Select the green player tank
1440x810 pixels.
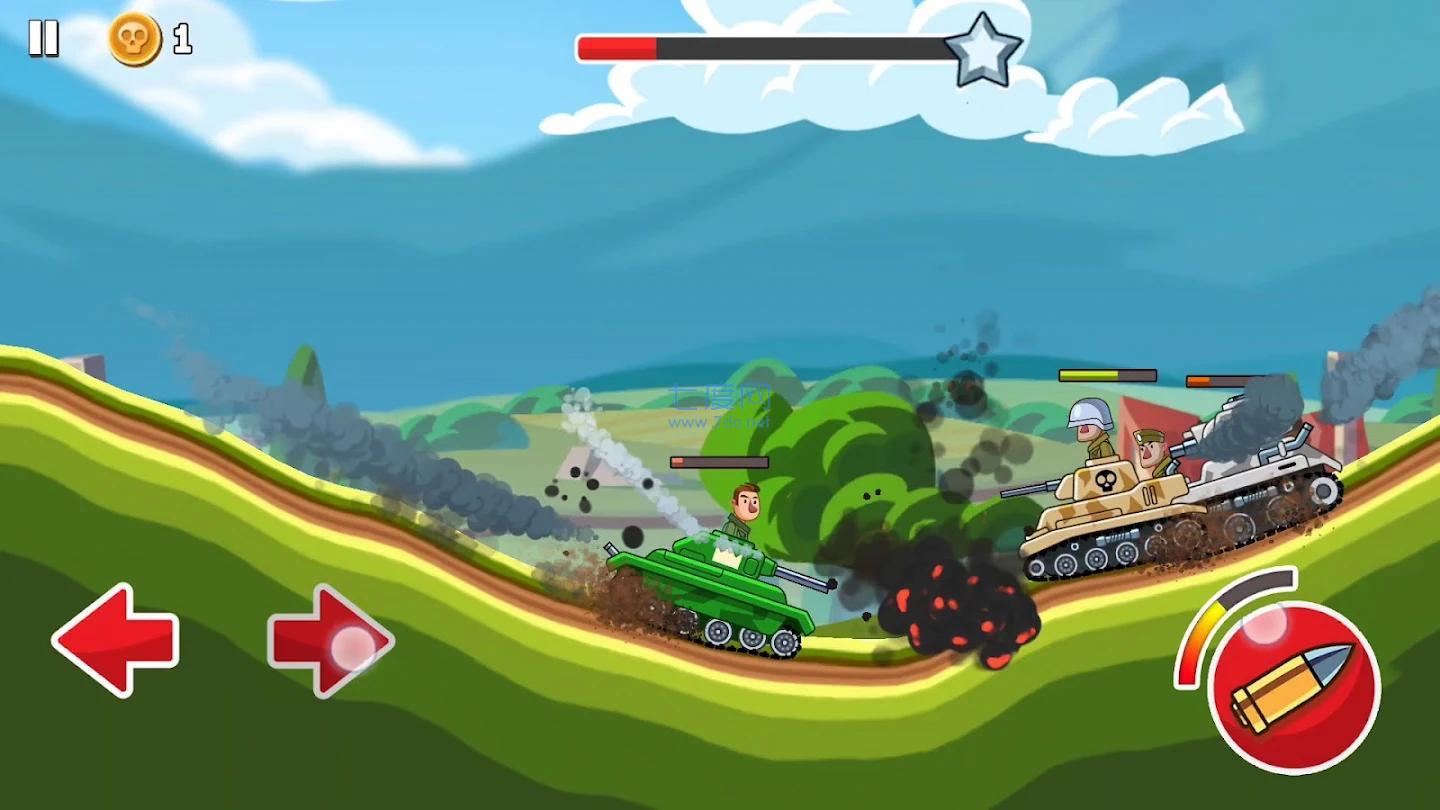720,590
